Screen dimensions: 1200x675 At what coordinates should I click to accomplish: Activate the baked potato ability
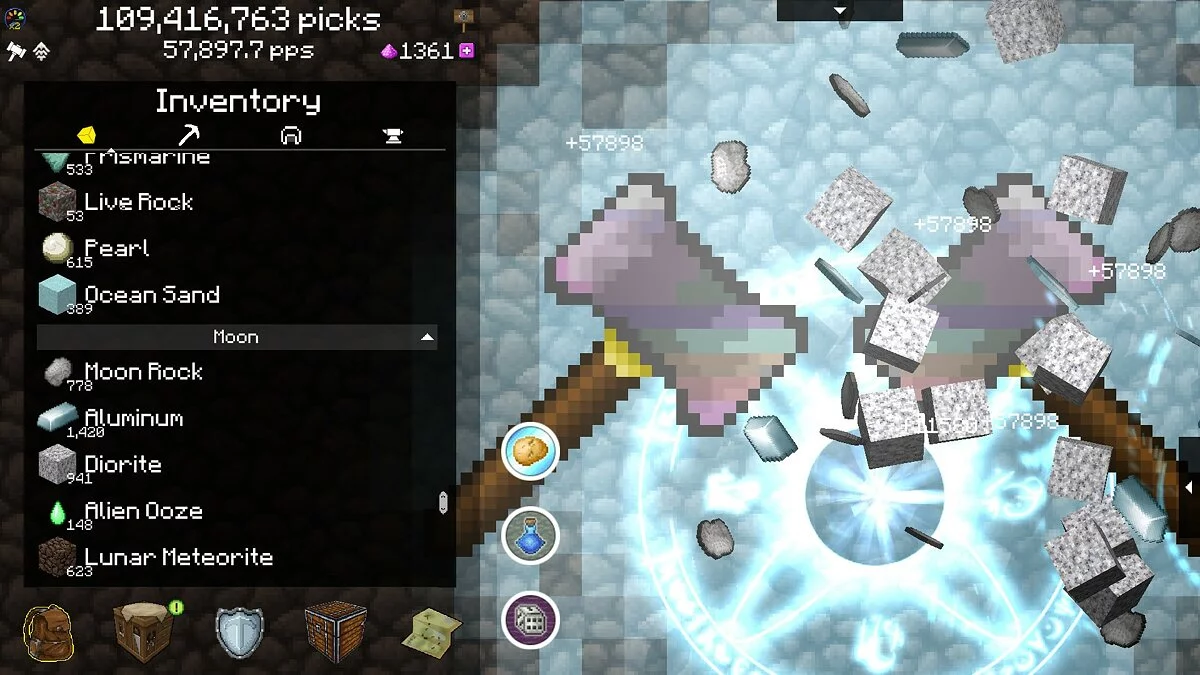click(x=529, y=451)
